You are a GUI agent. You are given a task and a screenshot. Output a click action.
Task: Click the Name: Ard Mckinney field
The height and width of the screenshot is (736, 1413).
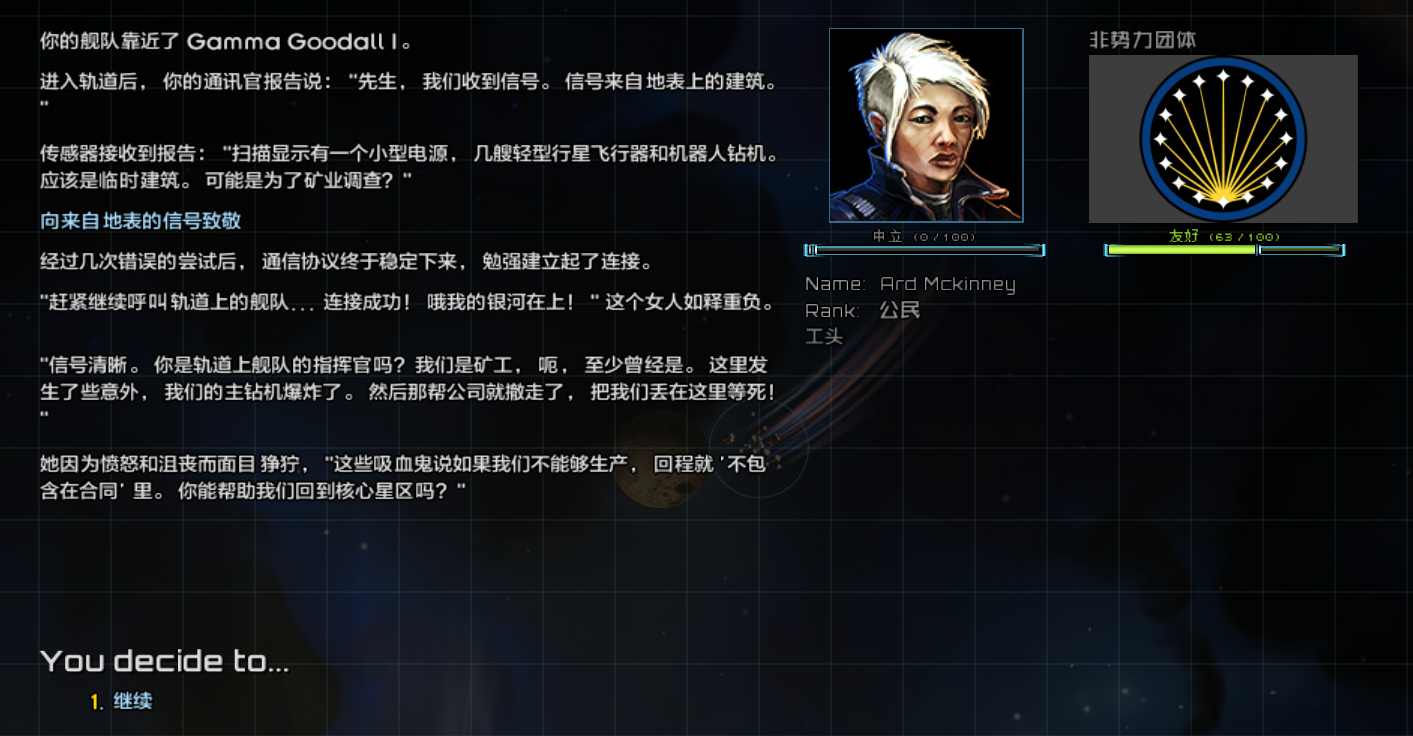click(x=911, y=284)
